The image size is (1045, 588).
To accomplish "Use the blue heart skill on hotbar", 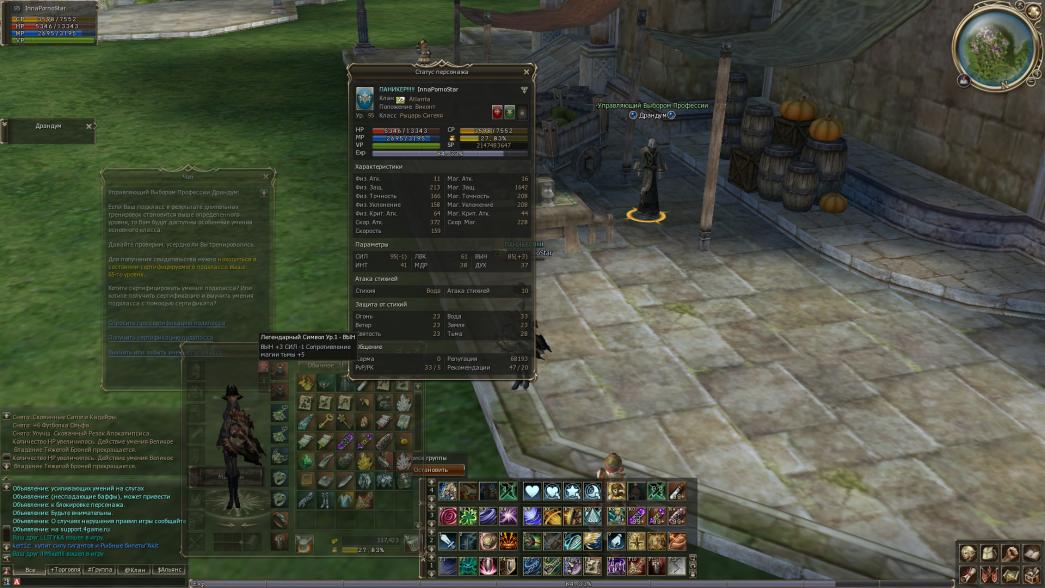I will (x=531, y=491).
